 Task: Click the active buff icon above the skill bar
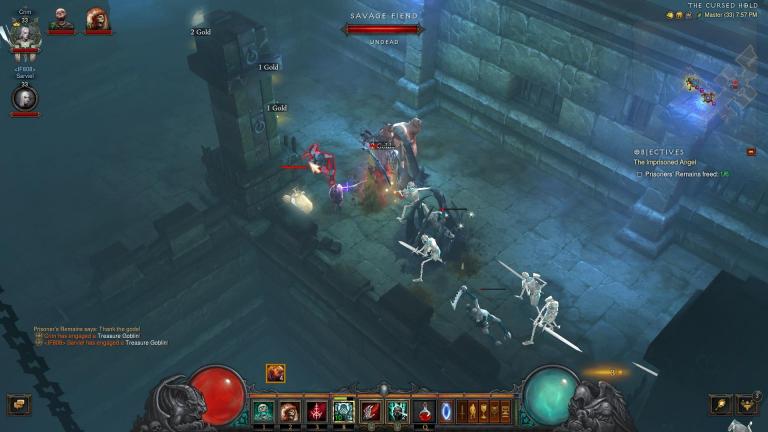click(x=275, y=373)
